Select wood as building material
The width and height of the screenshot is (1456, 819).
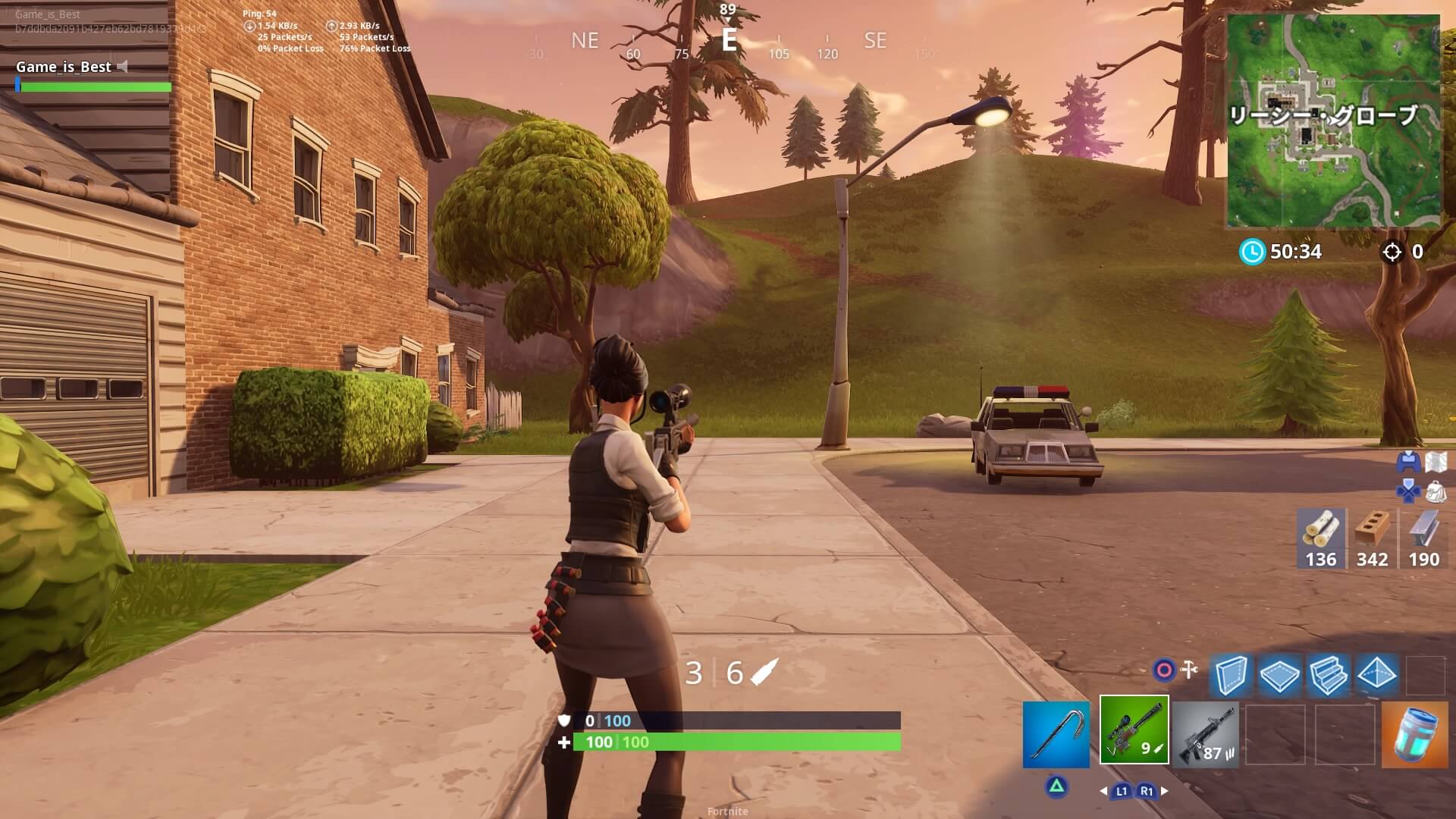(x=1320, y=538)
